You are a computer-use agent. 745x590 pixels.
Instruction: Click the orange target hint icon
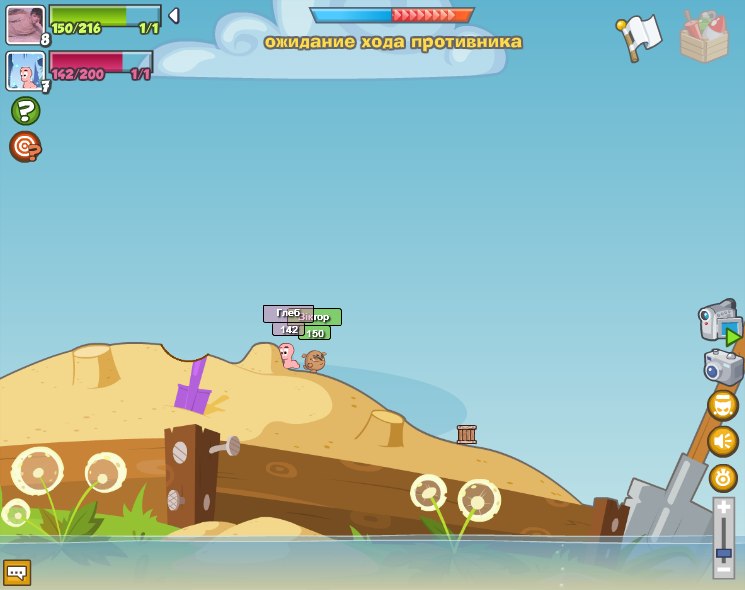[x=25, y=147]
